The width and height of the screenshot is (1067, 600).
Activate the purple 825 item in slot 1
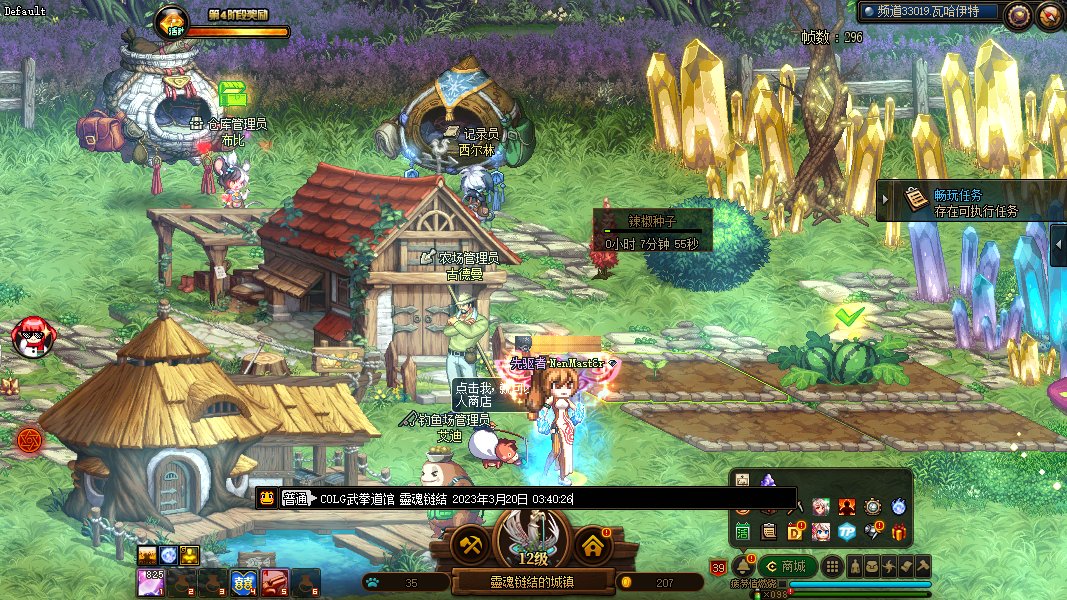click(151, 582)
